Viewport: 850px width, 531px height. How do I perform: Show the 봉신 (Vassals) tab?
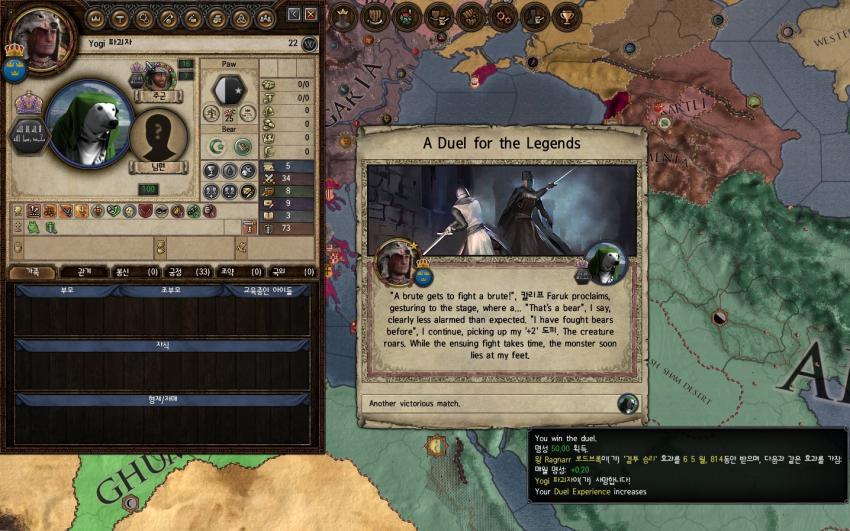click(x=136, y=271)
